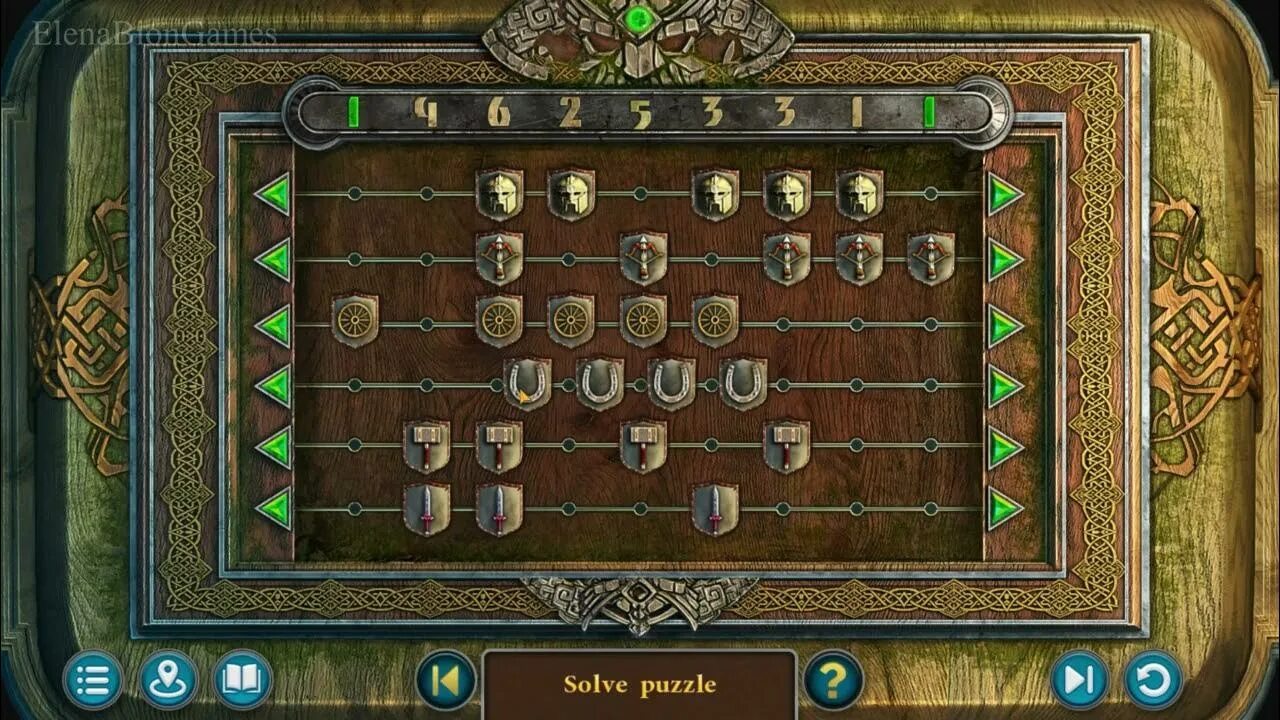Open the map with the location pin icon
The height and width of the screenshot is (720, 1280).
click(168, 681)
